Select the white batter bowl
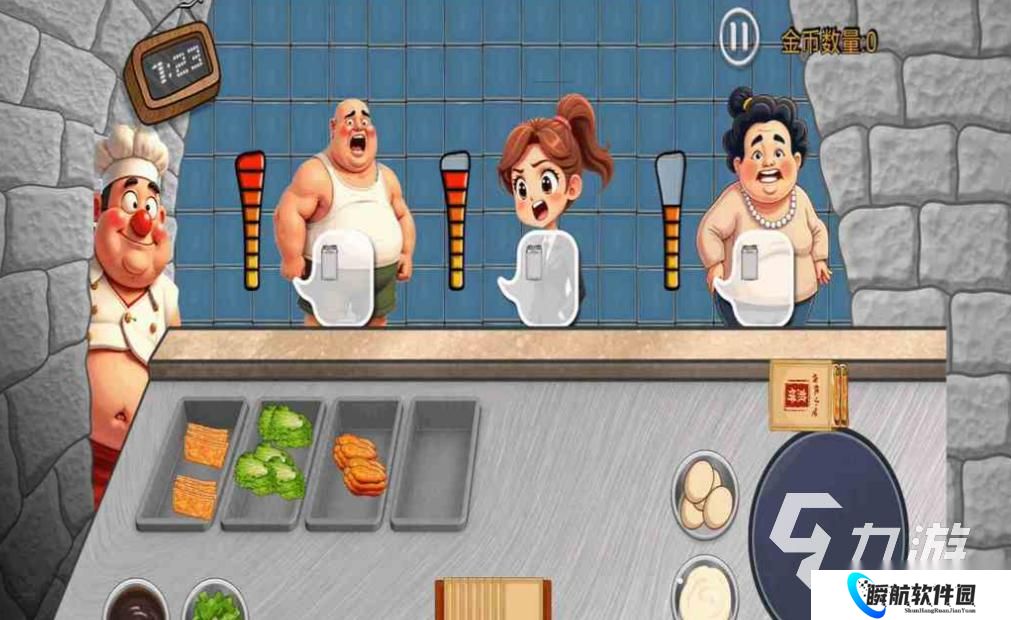Image resolution: width=1011 pixels, height=620 pixels. tap(705, 590)
